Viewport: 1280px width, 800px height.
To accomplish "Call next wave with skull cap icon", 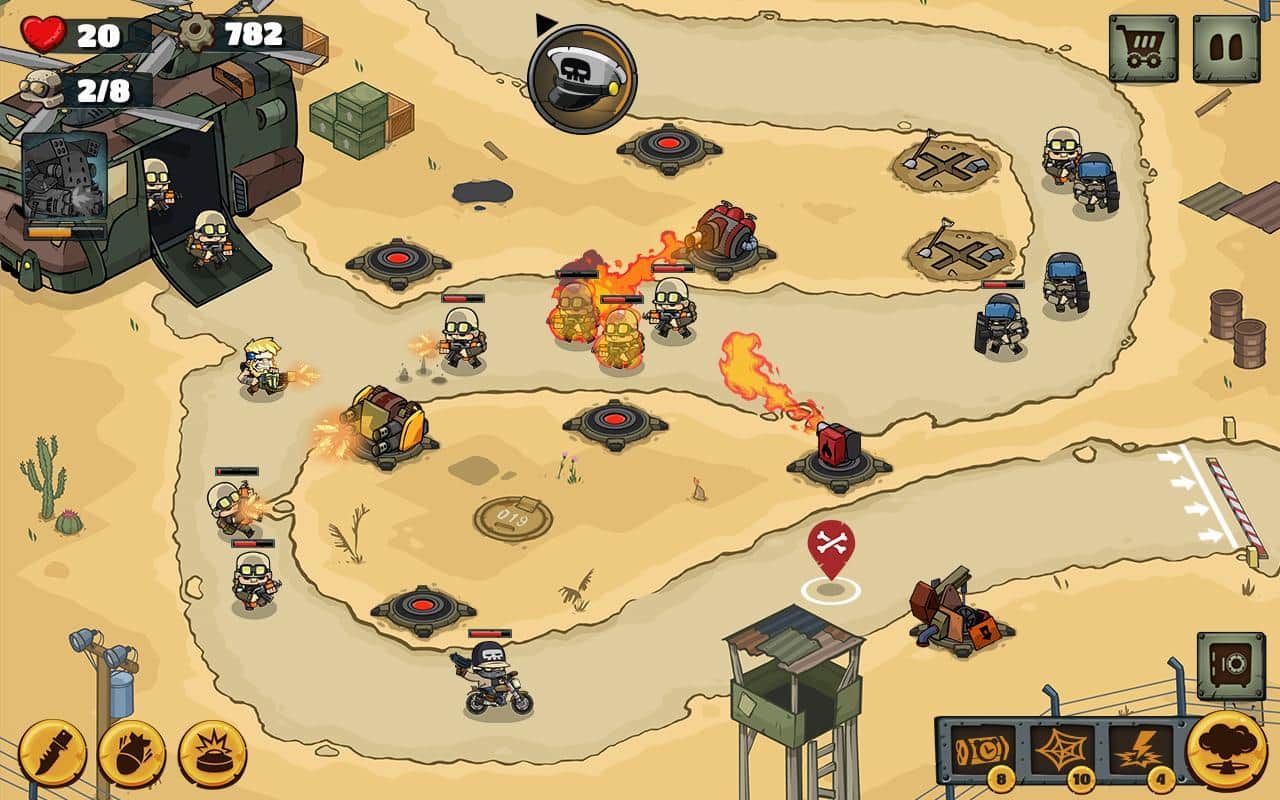I will pyautogui.click(x=582, y=79).
